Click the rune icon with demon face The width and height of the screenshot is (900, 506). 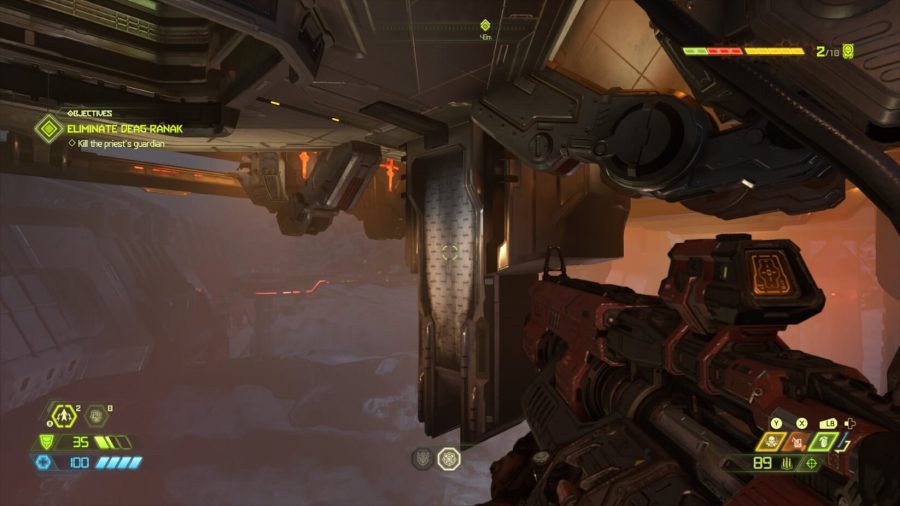pyautogui.click(x=423, y=458)
